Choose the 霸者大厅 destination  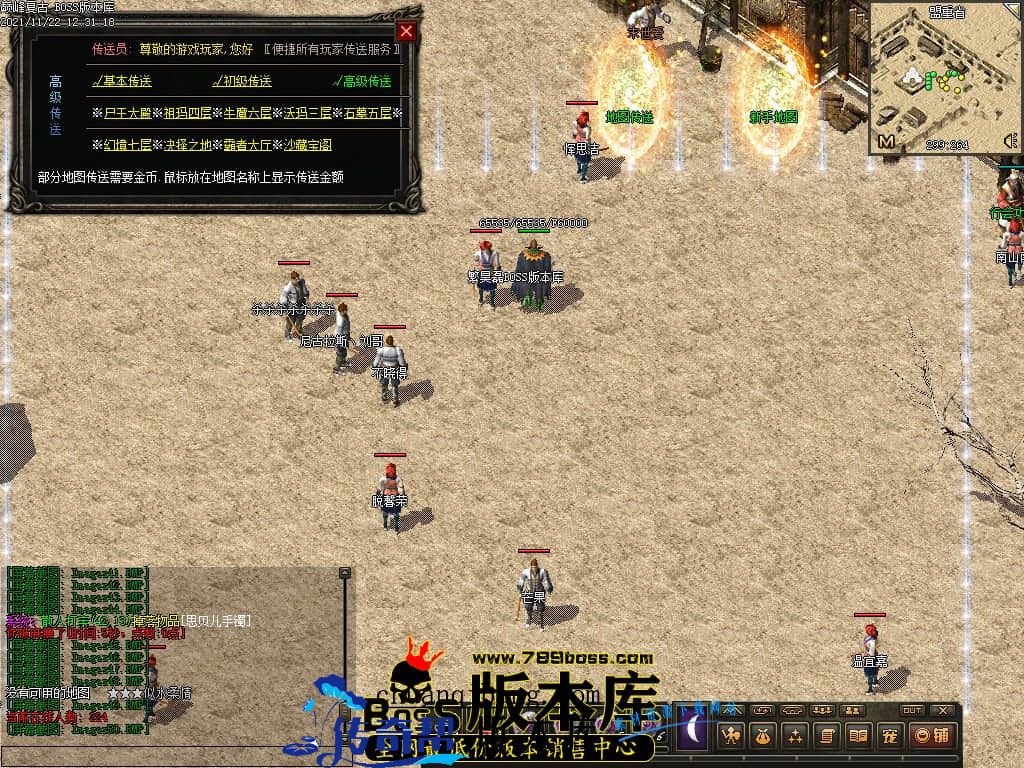click(246, 145)
